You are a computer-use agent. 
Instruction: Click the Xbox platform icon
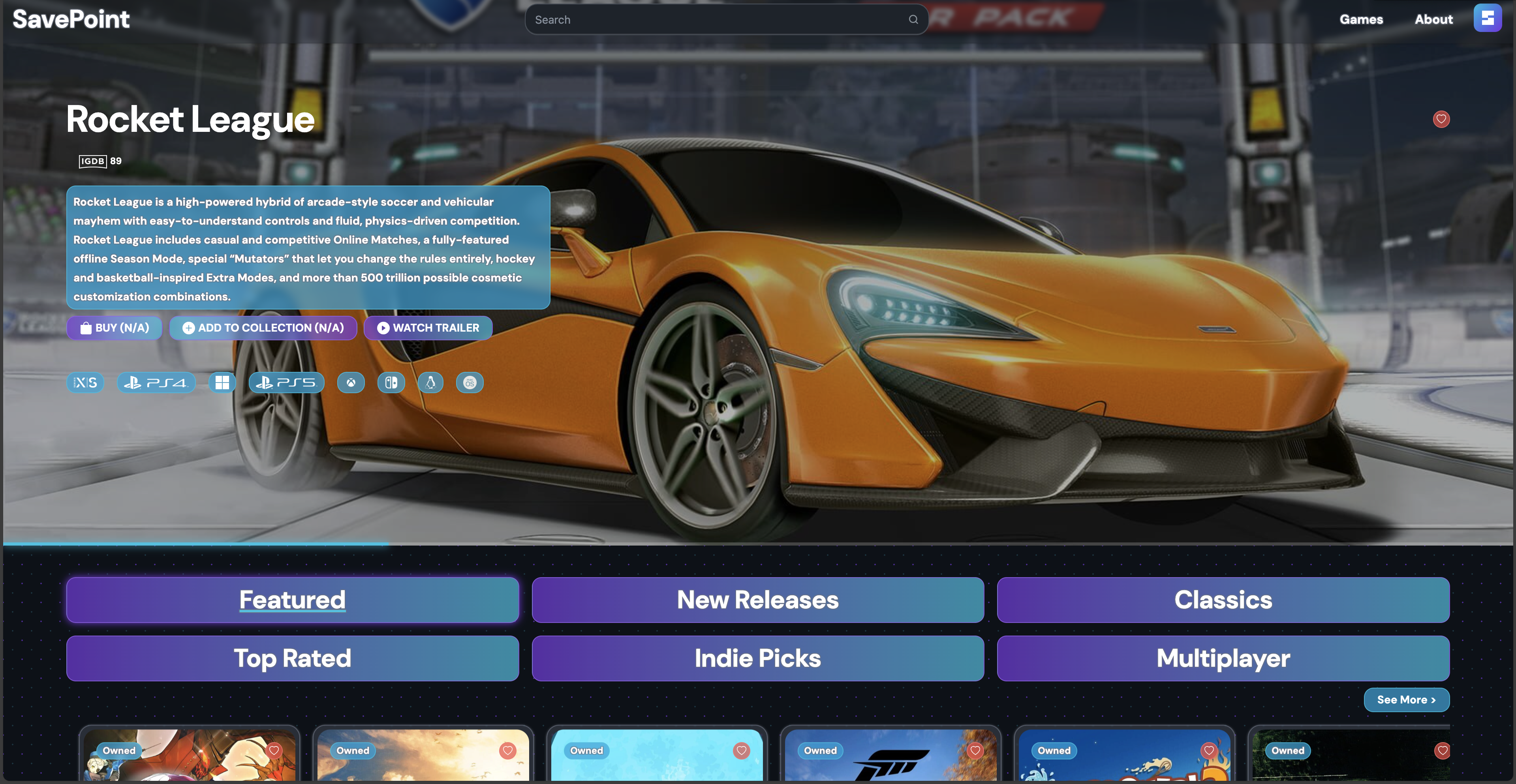point(351,382)
